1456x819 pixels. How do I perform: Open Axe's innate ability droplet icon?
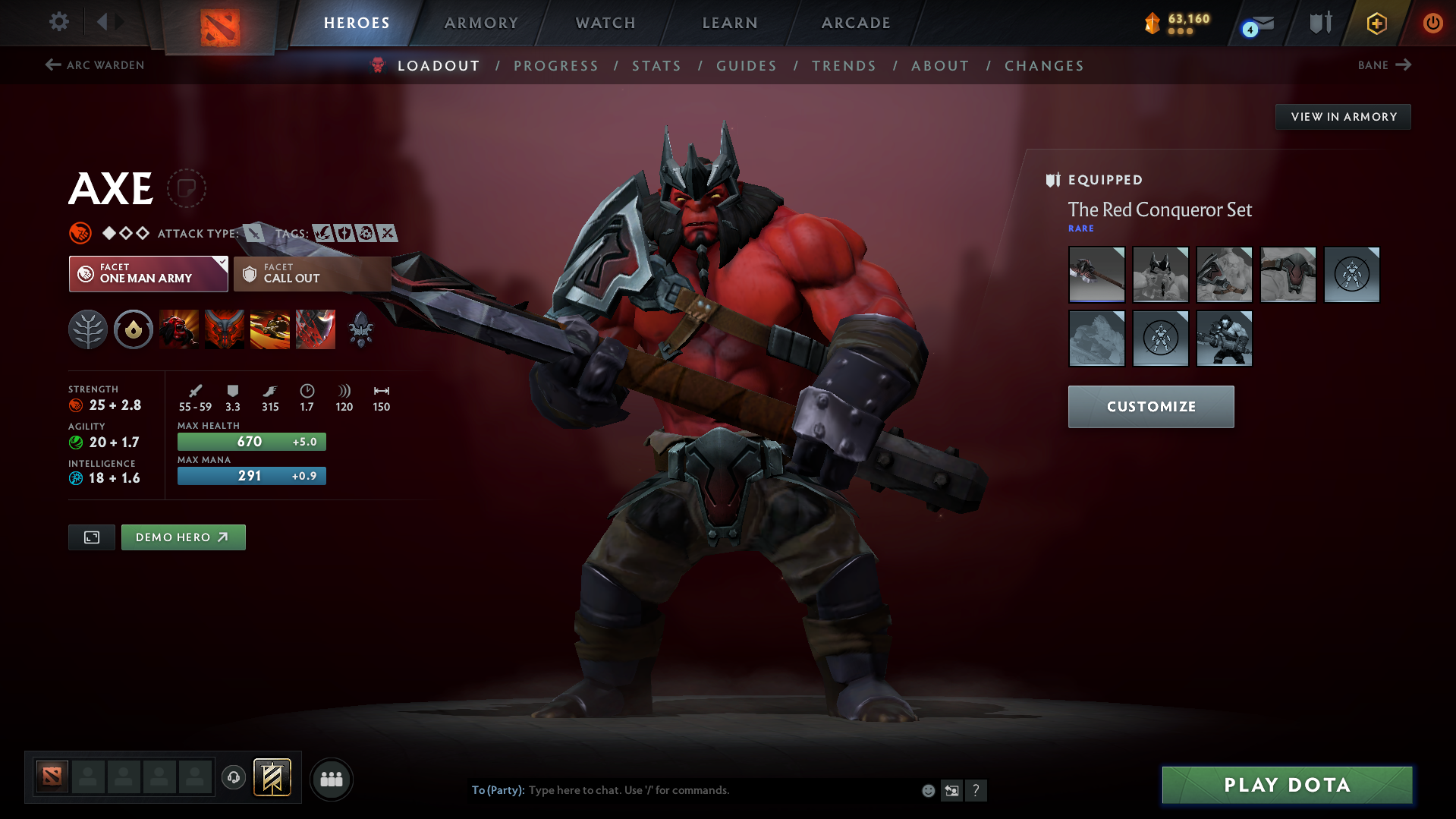click(x=134, y=329)
